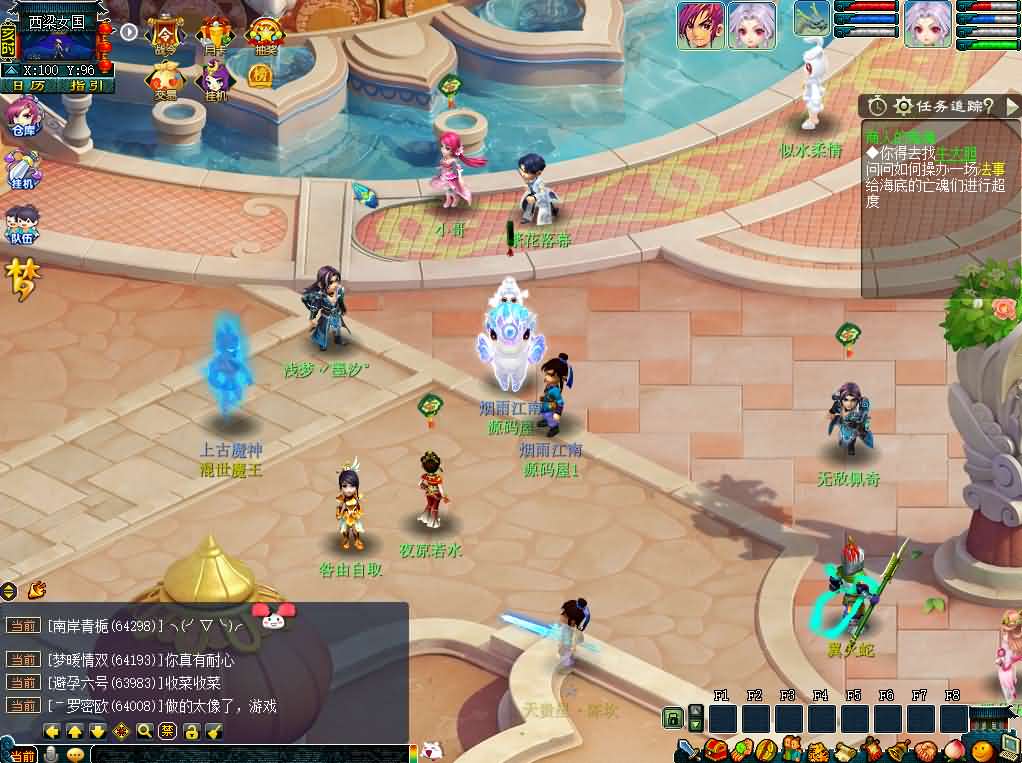
Task: Open chat search magnifier icon
Action: pos(145,731)
